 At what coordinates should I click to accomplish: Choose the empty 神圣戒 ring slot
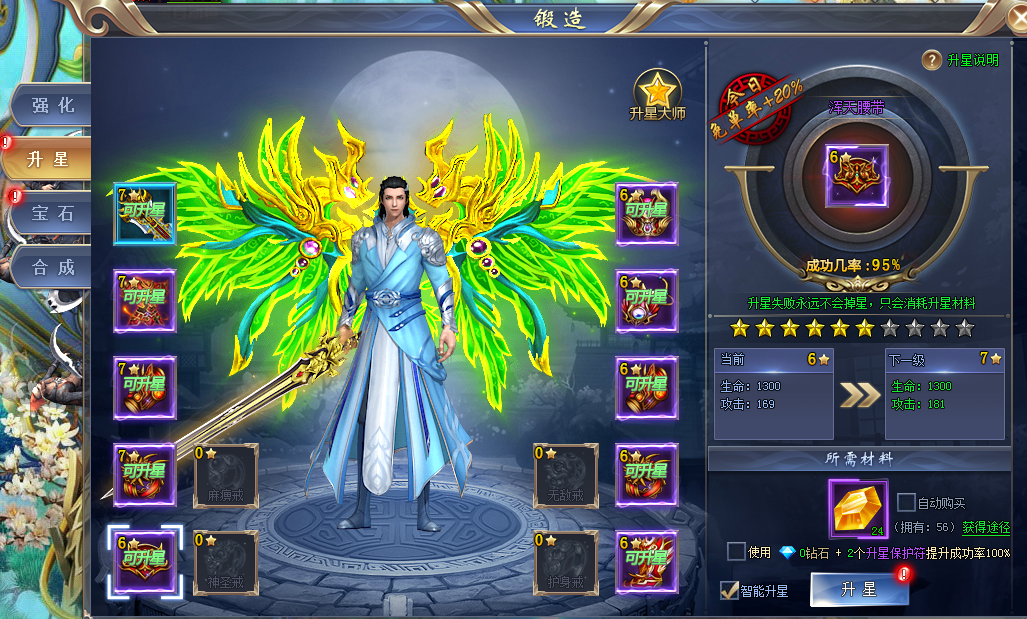(225, 562)
